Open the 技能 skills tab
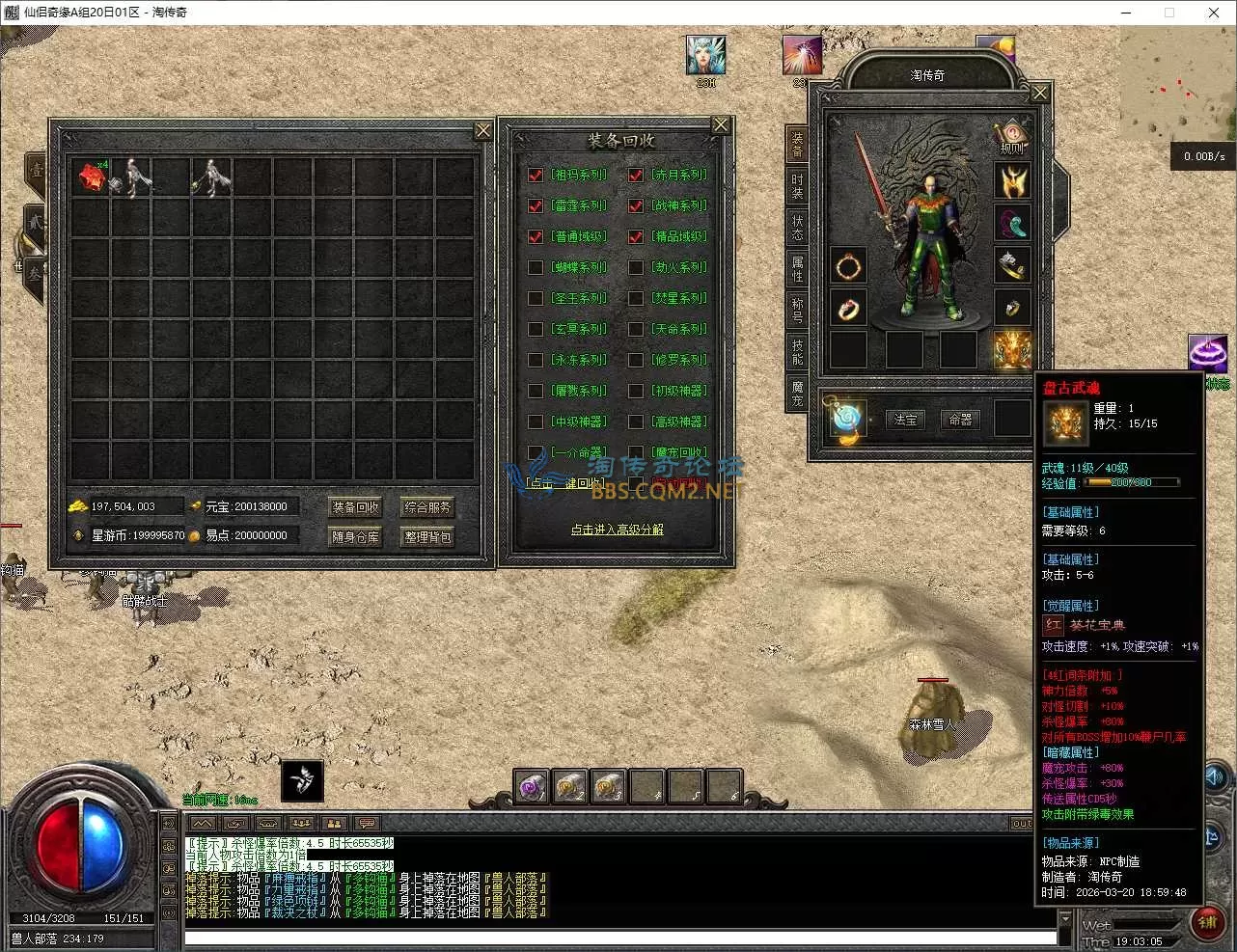 click(x=797, y=351)
